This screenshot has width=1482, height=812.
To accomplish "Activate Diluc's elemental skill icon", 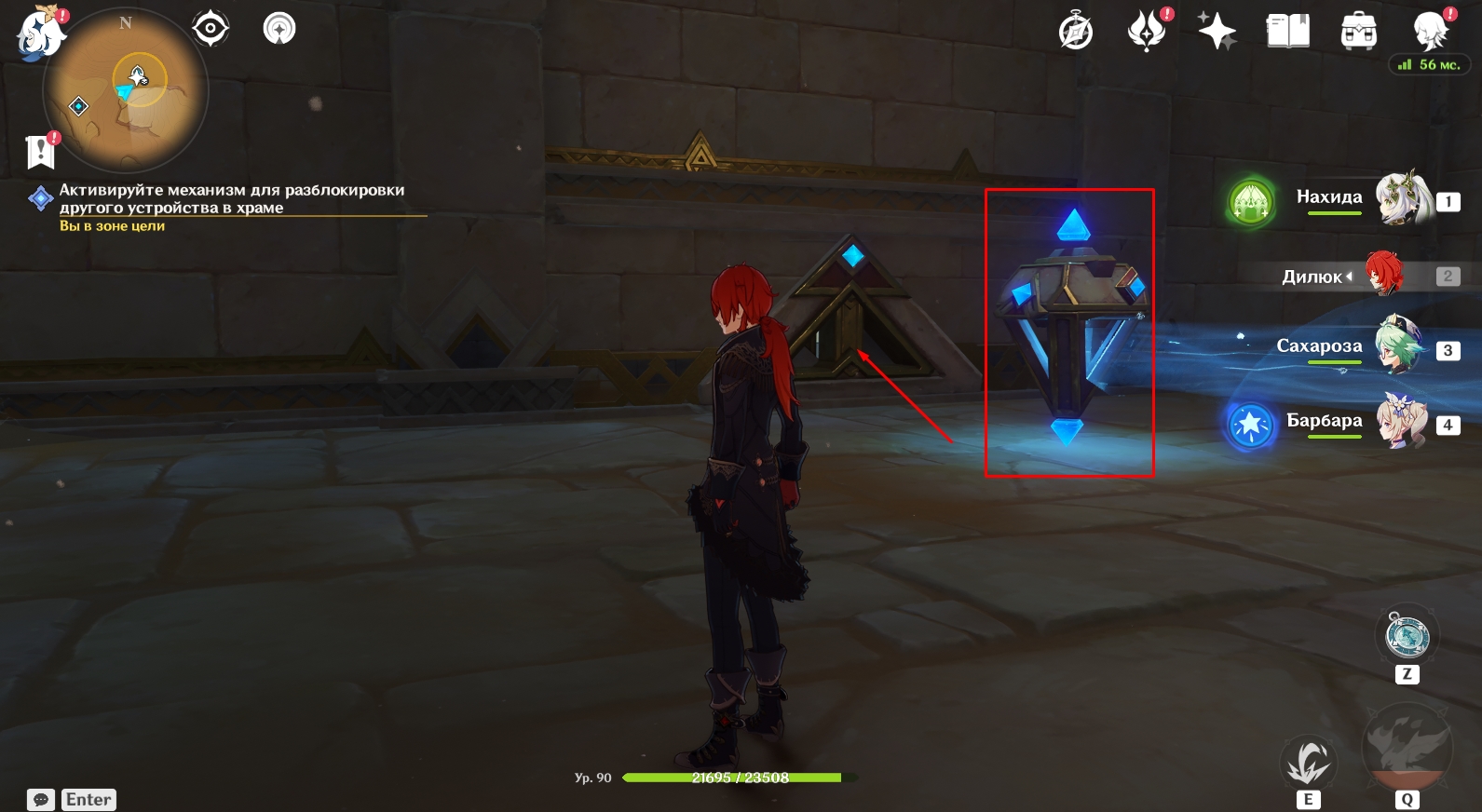I will (1308, 762).
